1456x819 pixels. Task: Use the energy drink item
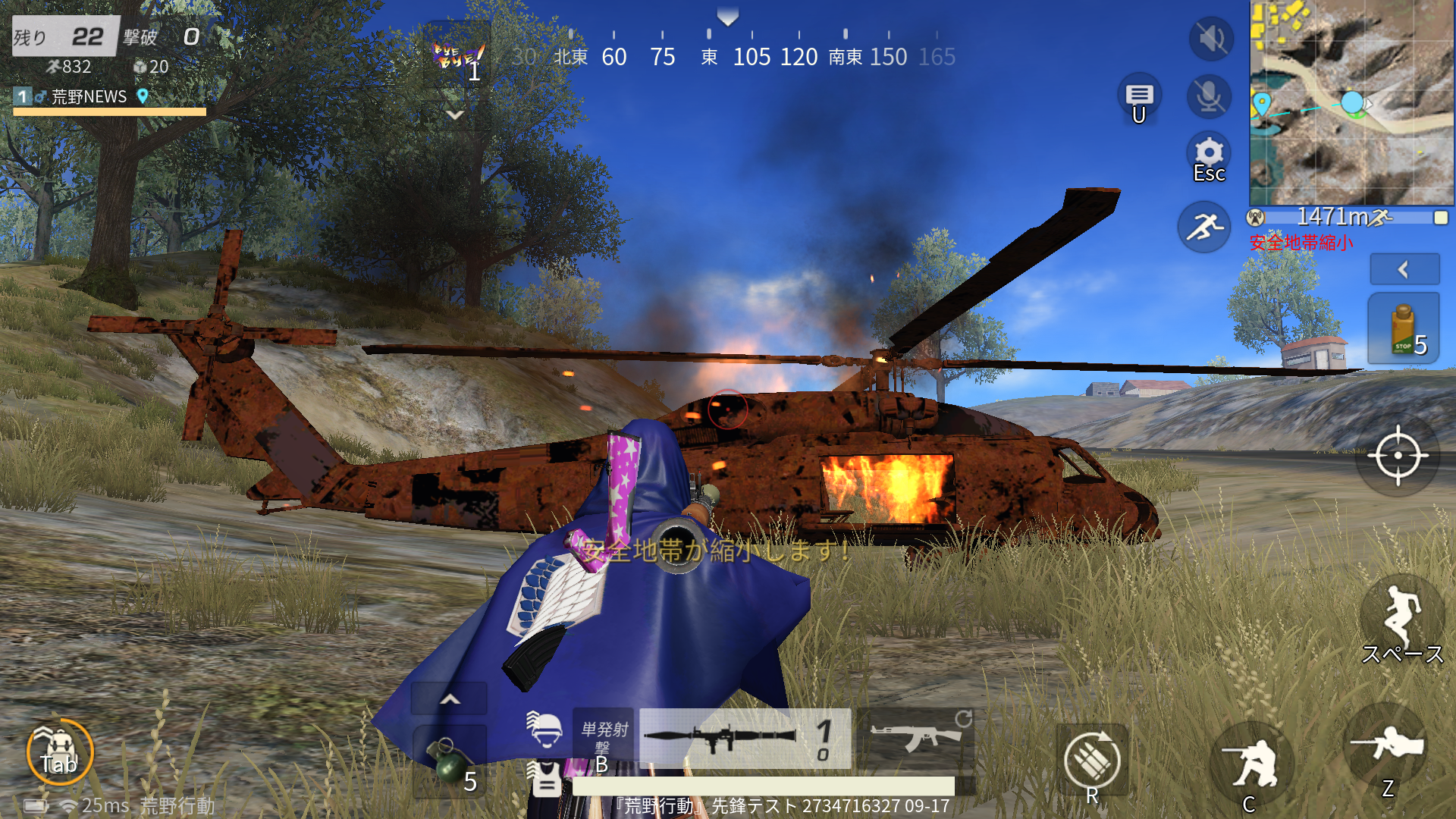tap(1403, 328)
